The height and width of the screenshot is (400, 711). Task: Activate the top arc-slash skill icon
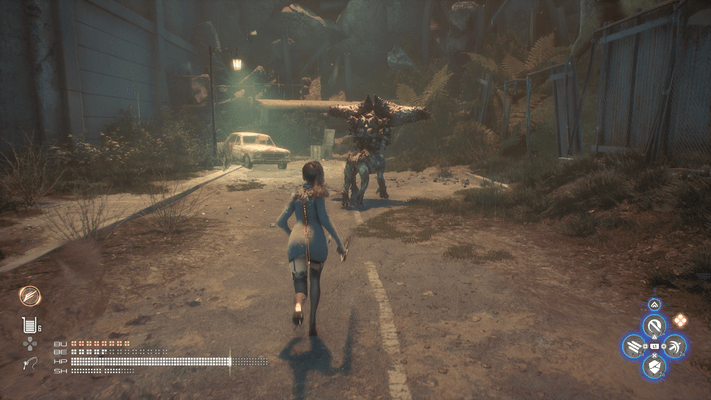point(655,325)
